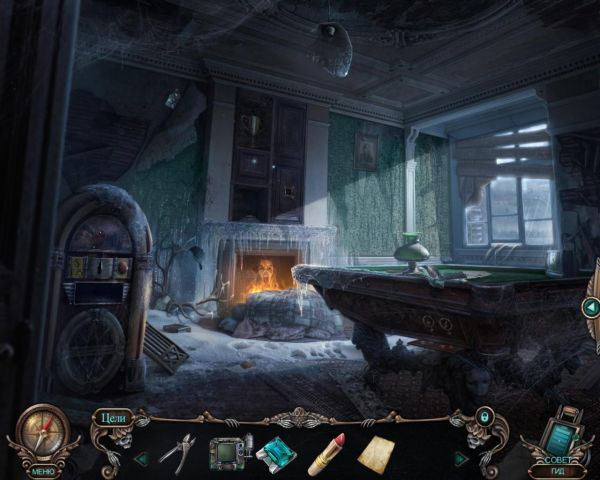The height and width of the screenshot is (480, 600).
Task: Click the inventory right arrow
Action: [x=459, y=458]
